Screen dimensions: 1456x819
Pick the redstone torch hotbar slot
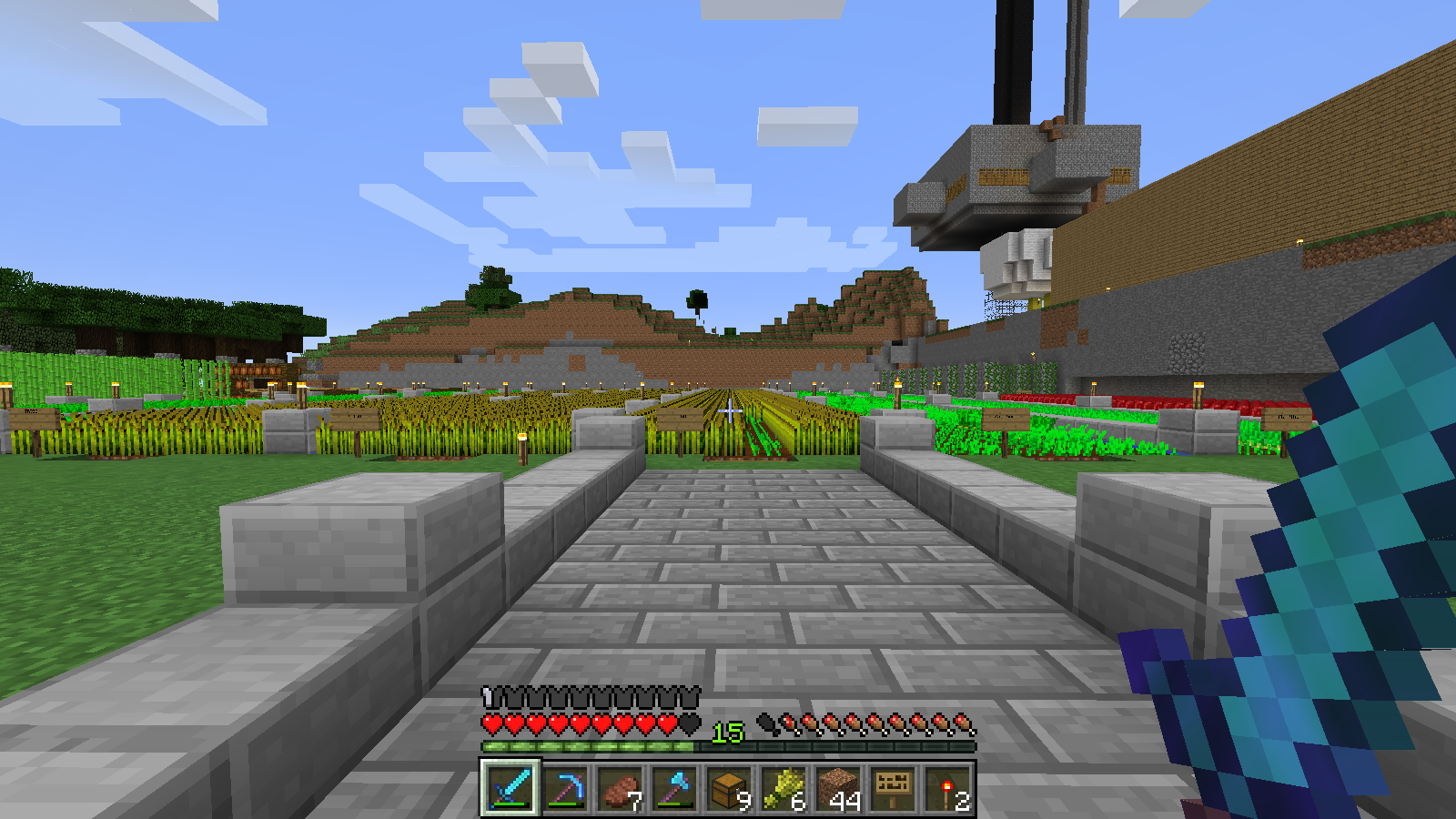[947, 788]
